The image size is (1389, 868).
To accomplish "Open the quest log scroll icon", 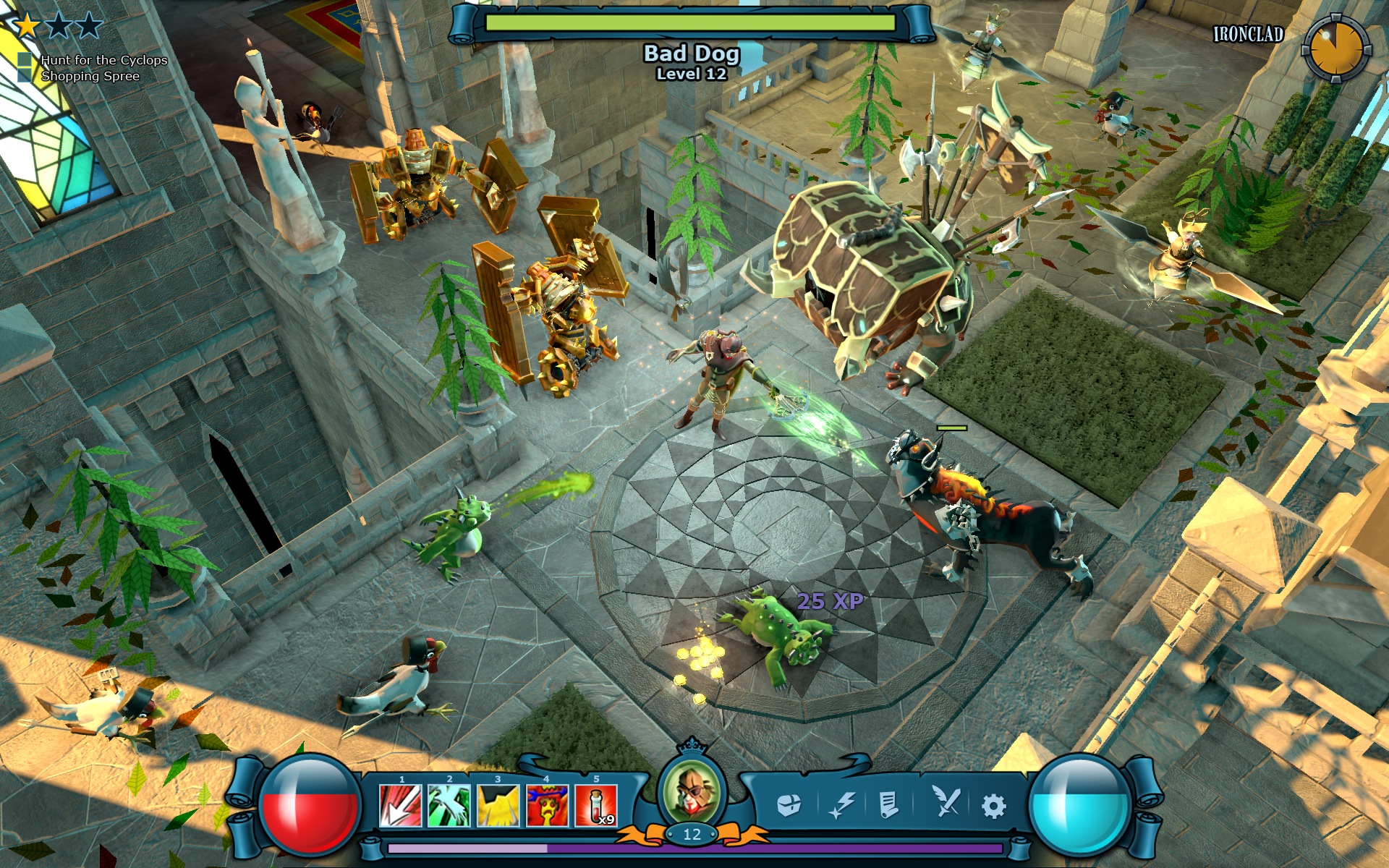I will (x=888, y=803).
